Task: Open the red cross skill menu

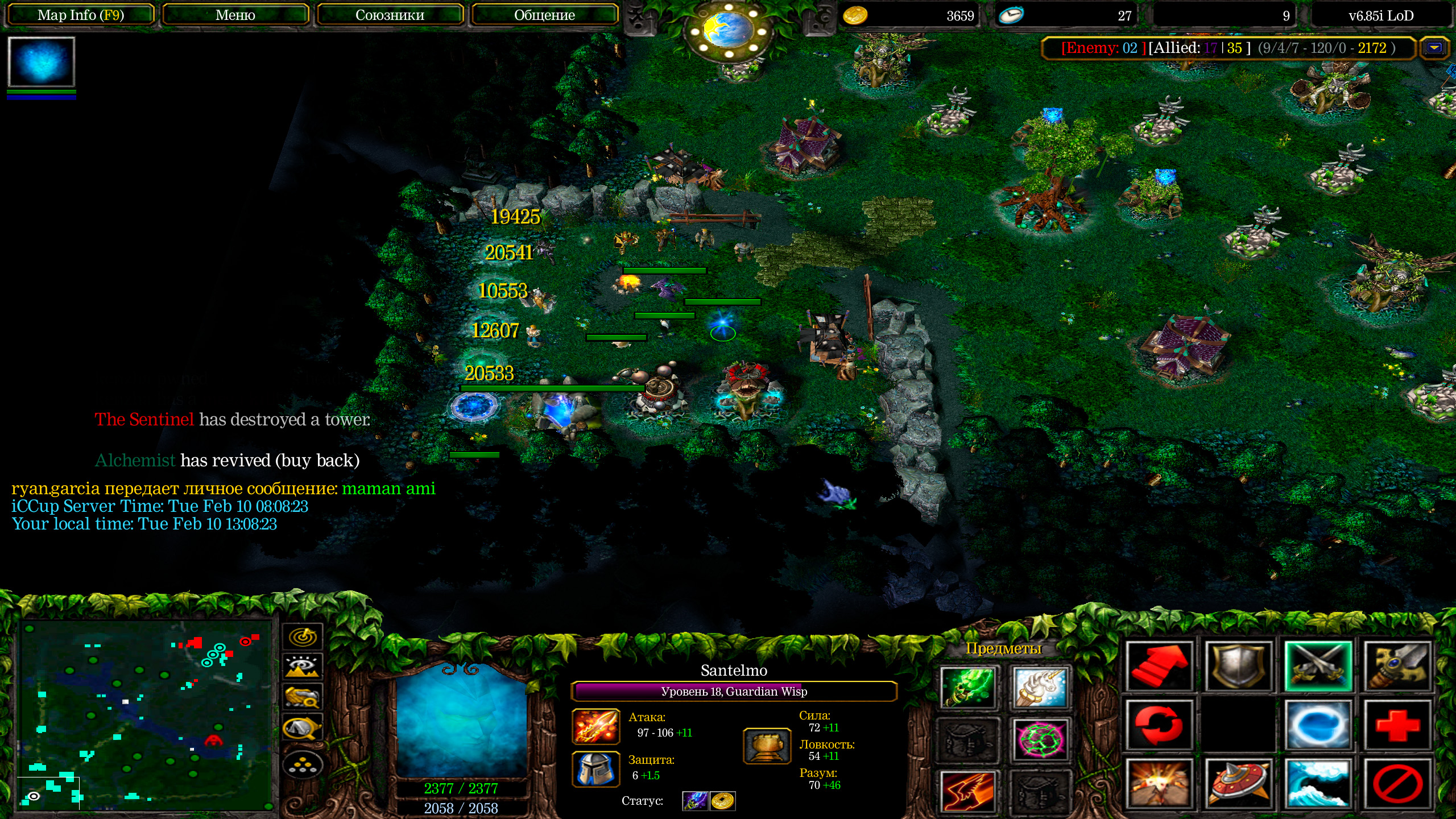Action: click(1397, 725)
